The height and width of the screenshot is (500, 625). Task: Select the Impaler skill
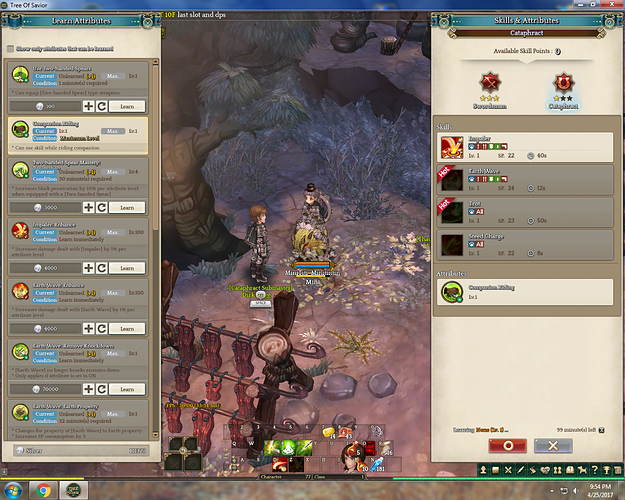[x=525, y=147]
